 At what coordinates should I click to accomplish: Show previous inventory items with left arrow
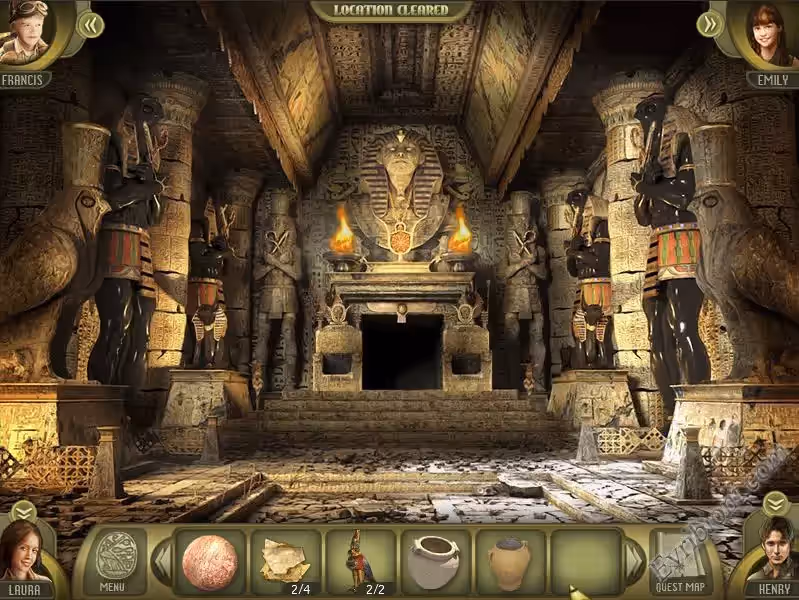162,563
